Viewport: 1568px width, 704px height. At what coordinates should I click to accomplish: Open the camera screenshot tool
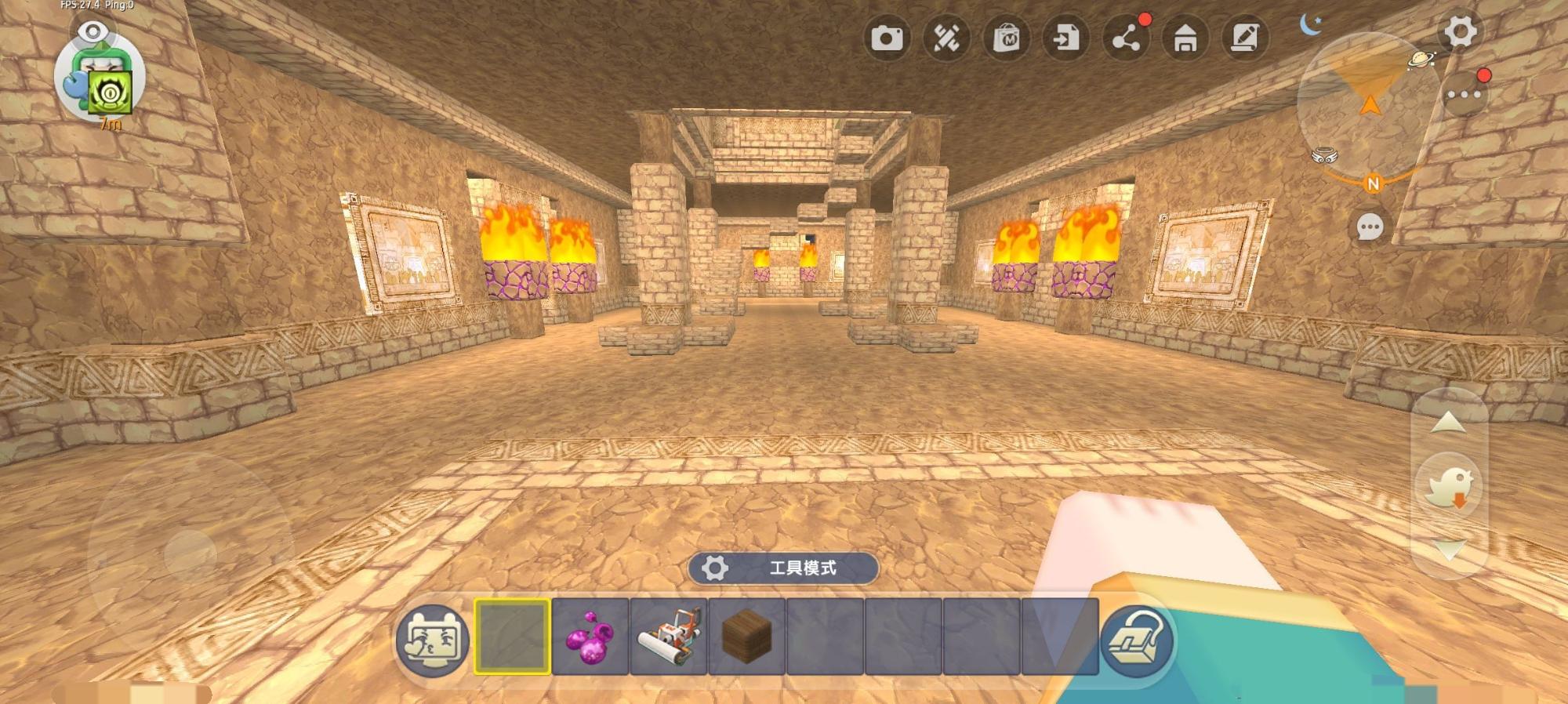(x=887, y=38)
